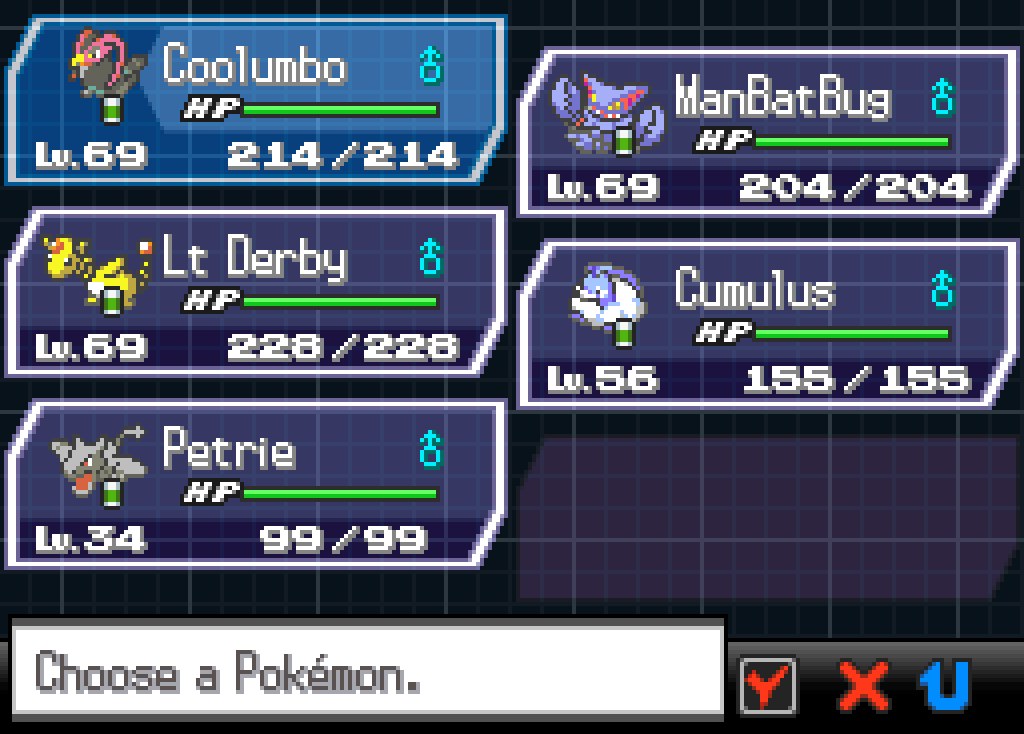Image resolution: width=1024 pixels, height=734 pixels.
Task: Pick Lt Derby in the party list
Action: click(x=255, y=294)
